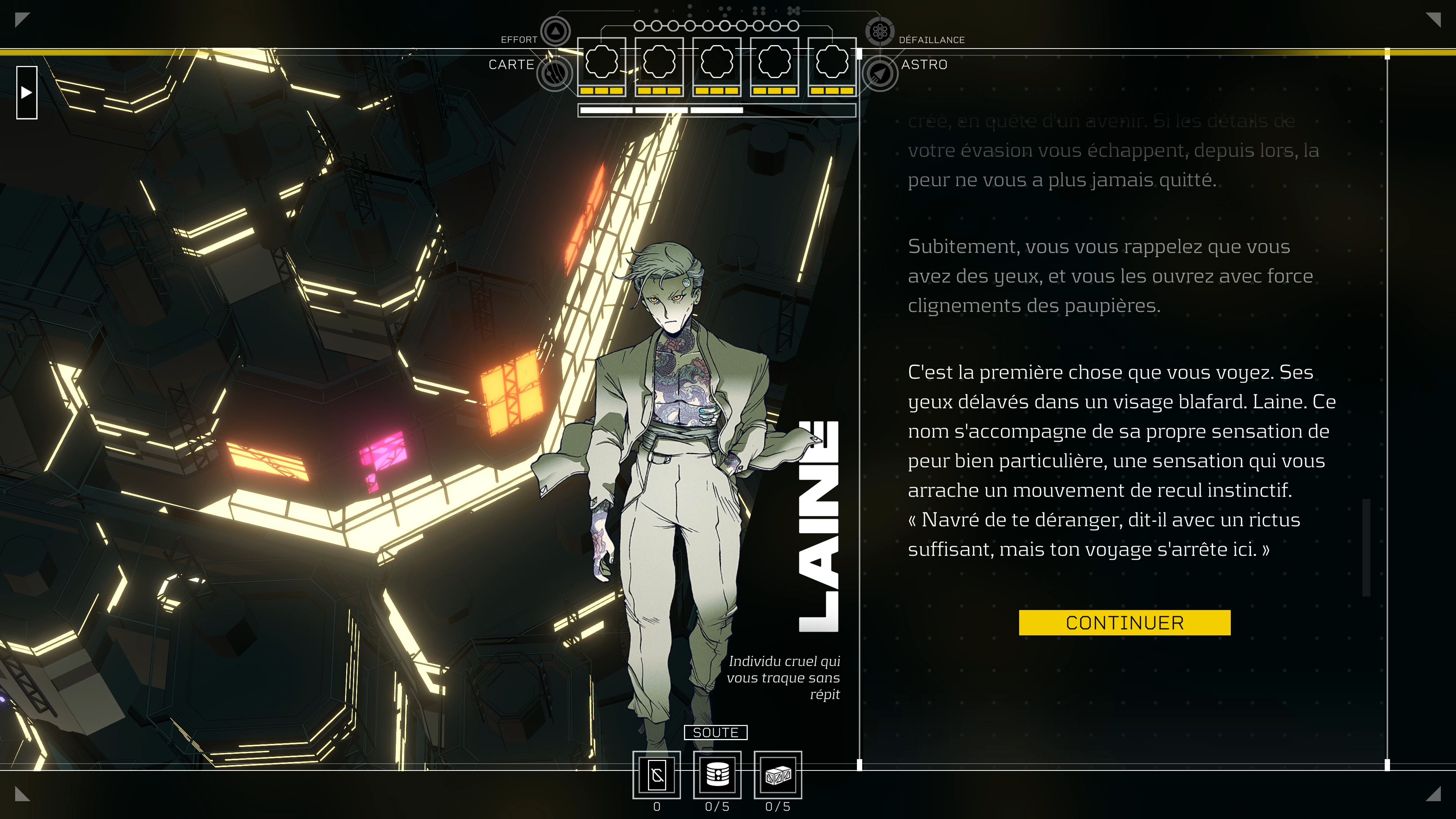Switch to the CARTE tab
The height and width of the screenshot is (819, 1456).
click(511, 64)
